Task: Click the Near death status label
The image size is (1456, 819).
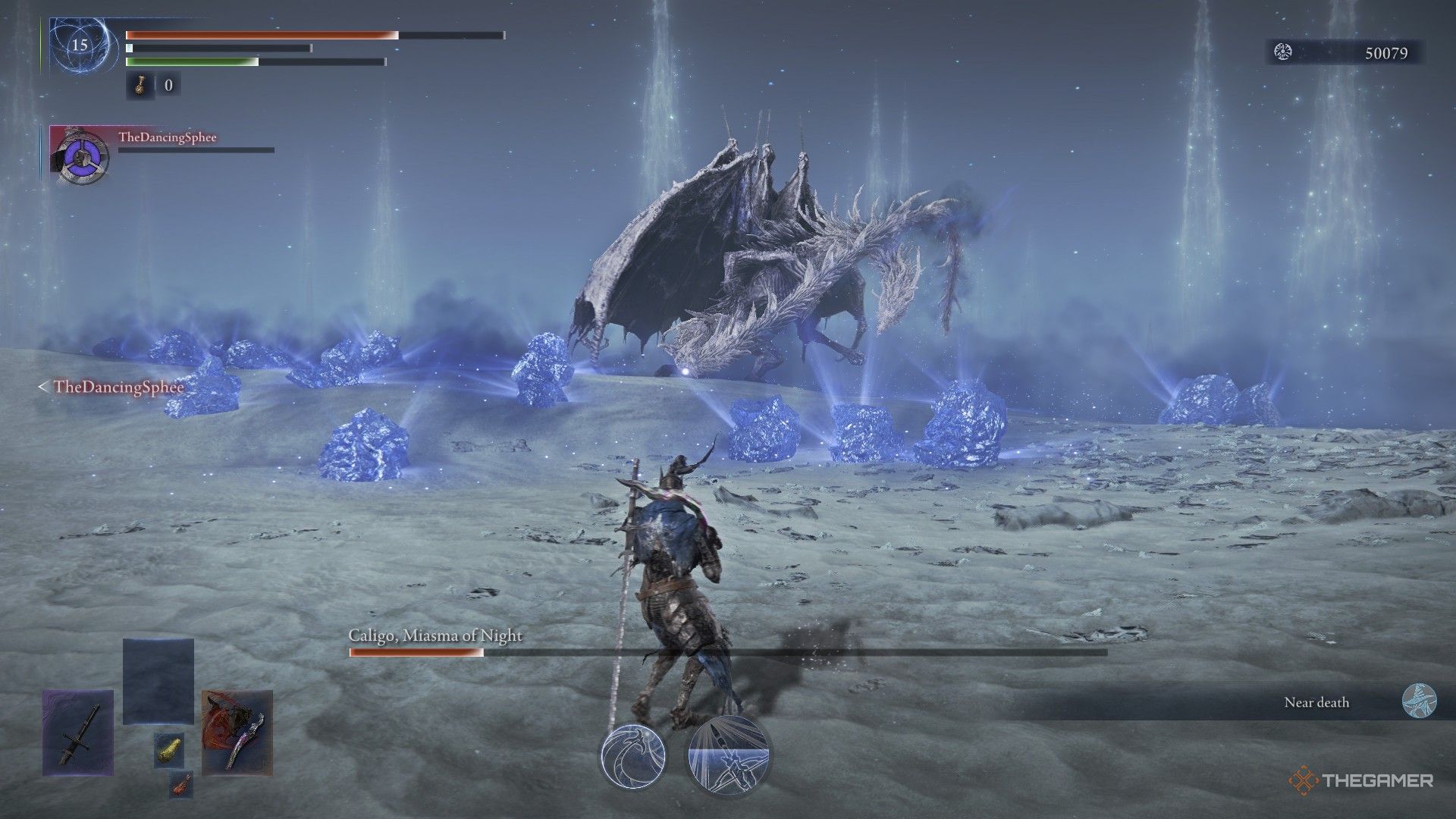Action: 1316,703
